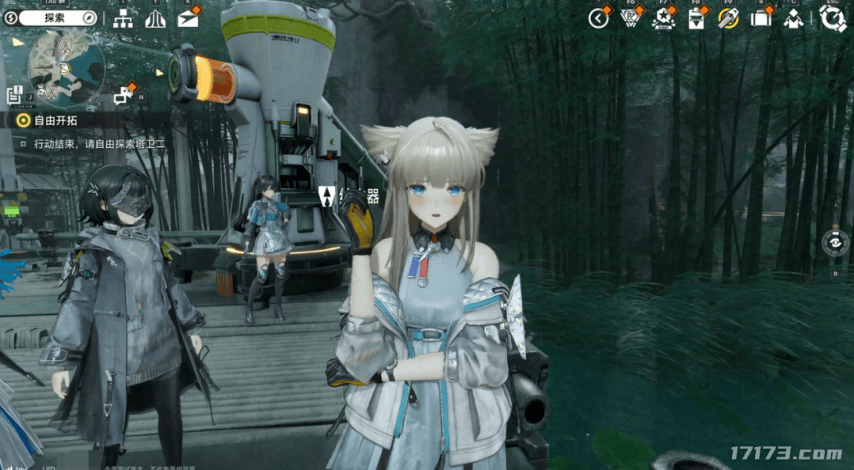Viewport: 854px width, 470px height.
Task: Open the yellow-ringed ticket icon
Action: (728, 18)
